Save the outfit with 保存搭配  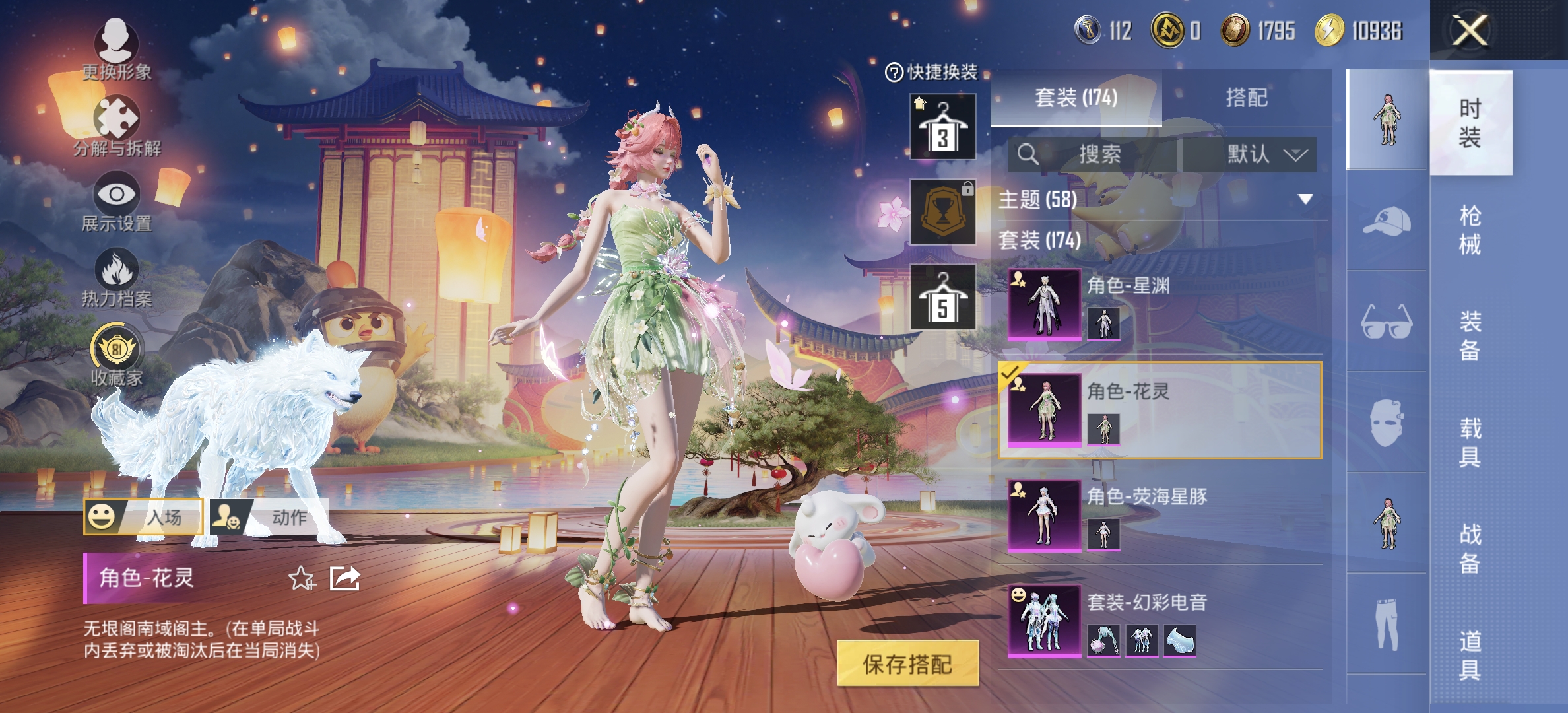point(907,663)
